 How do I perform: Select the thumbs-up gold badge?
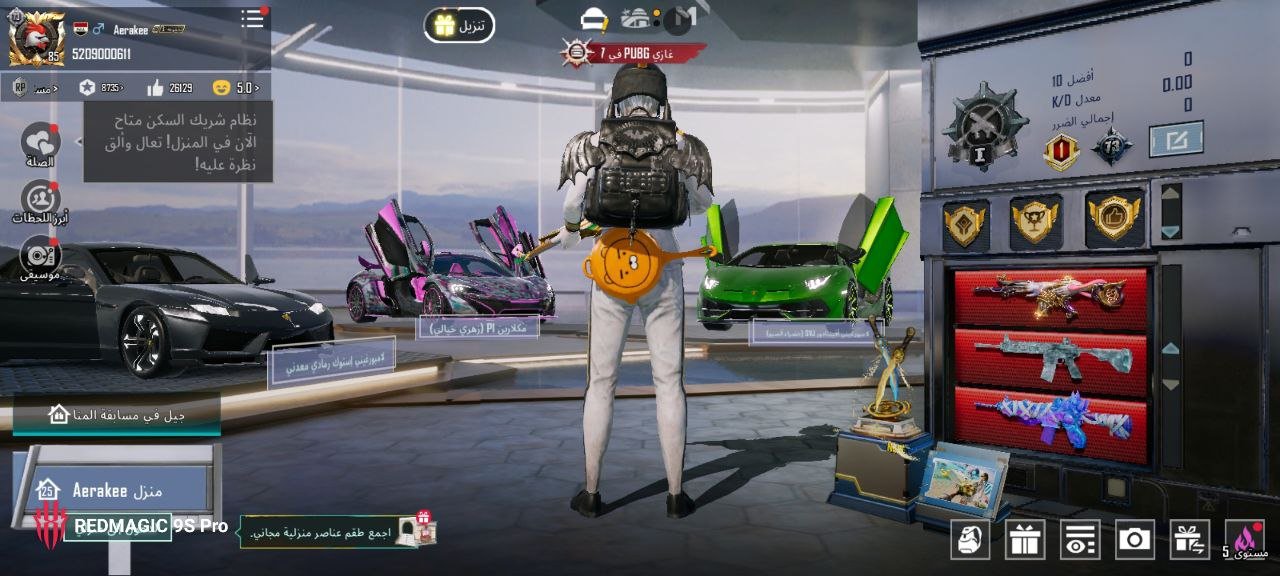pos(1114,217)
